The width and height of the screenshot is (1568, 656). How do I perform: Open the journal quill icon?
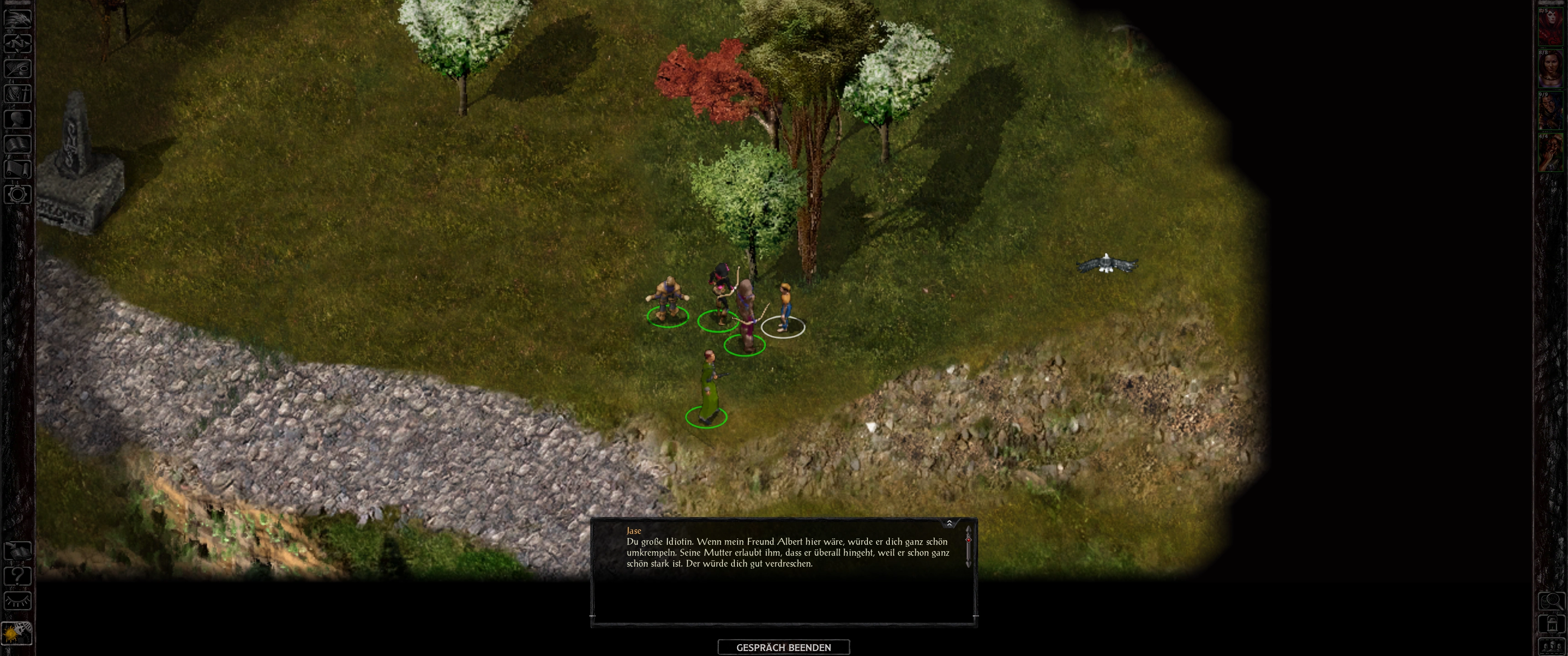tap(17, 68)
